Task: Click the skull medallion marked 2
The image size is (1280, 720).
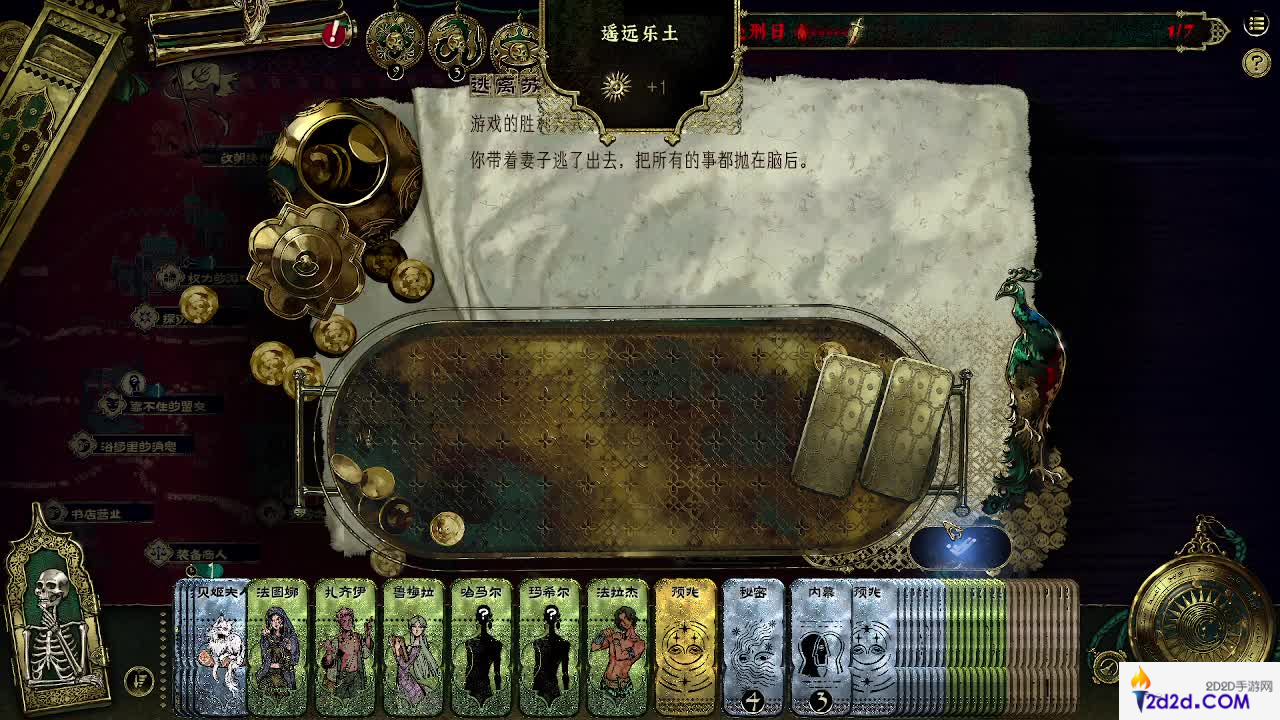Action: click(396, 42)
